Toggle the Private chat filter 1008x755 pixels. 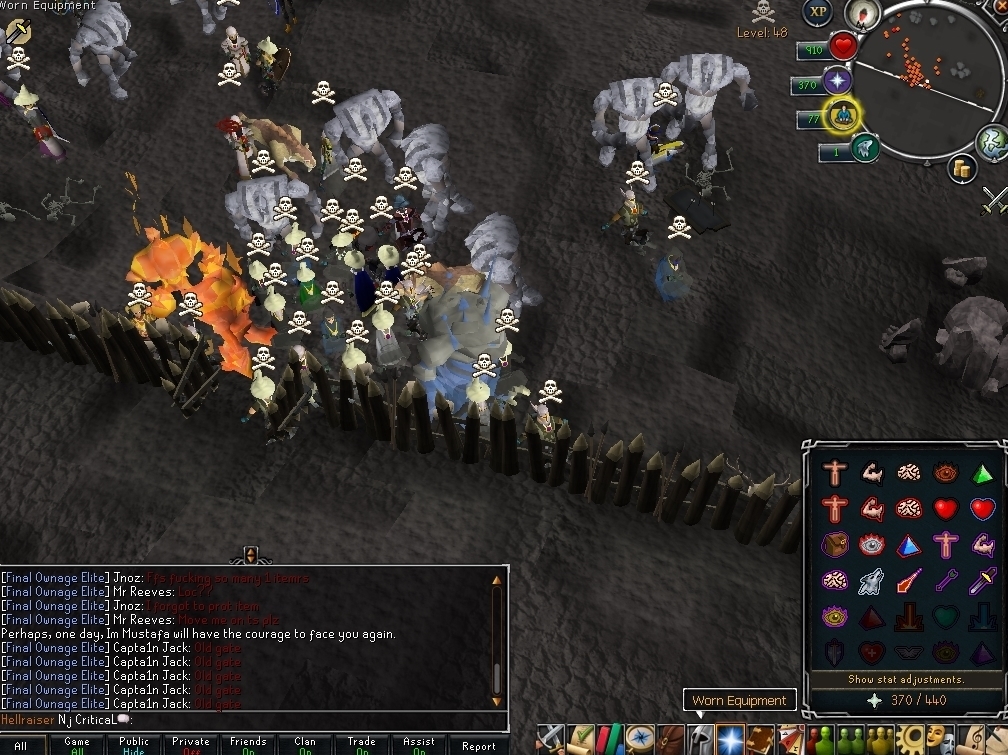[x=190, y=746]
